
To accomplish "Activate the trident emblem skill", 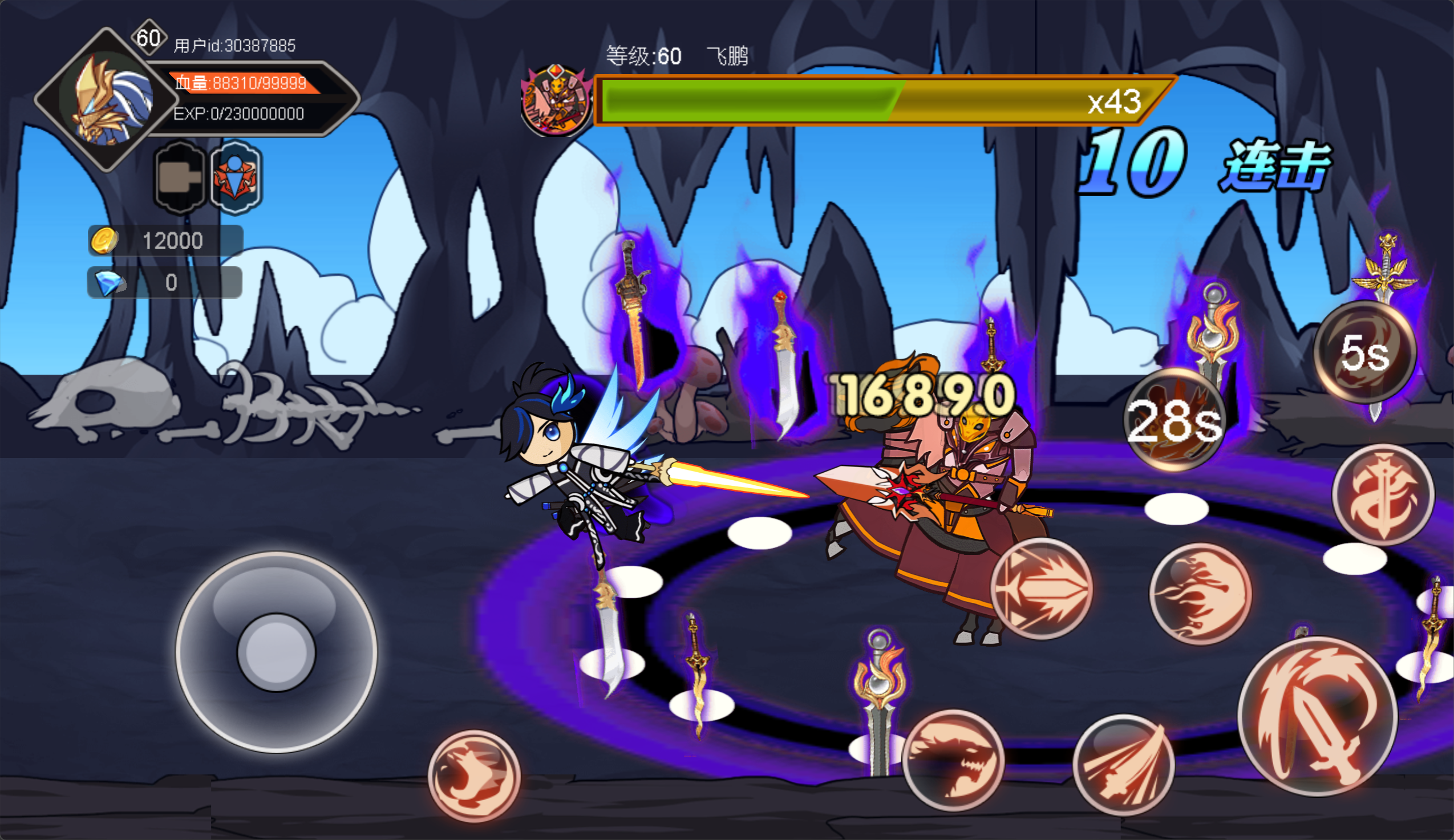I will coord(1383,494).
